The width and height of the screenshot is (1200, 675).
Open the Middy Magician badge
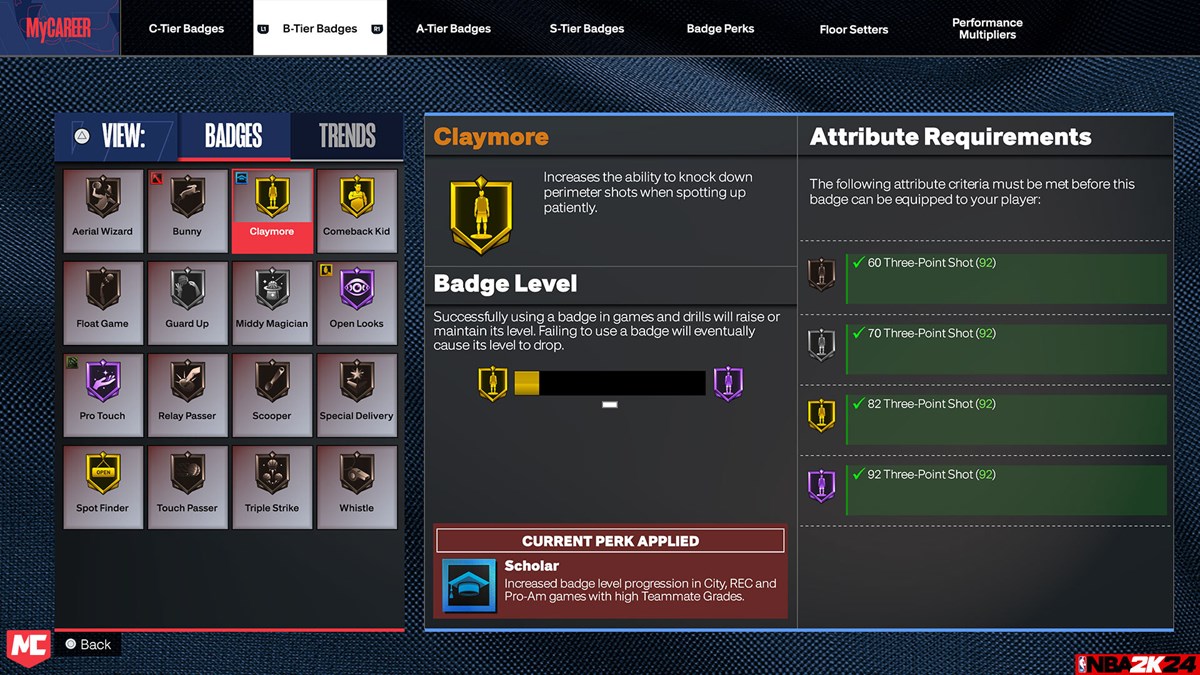pos(272,302)
